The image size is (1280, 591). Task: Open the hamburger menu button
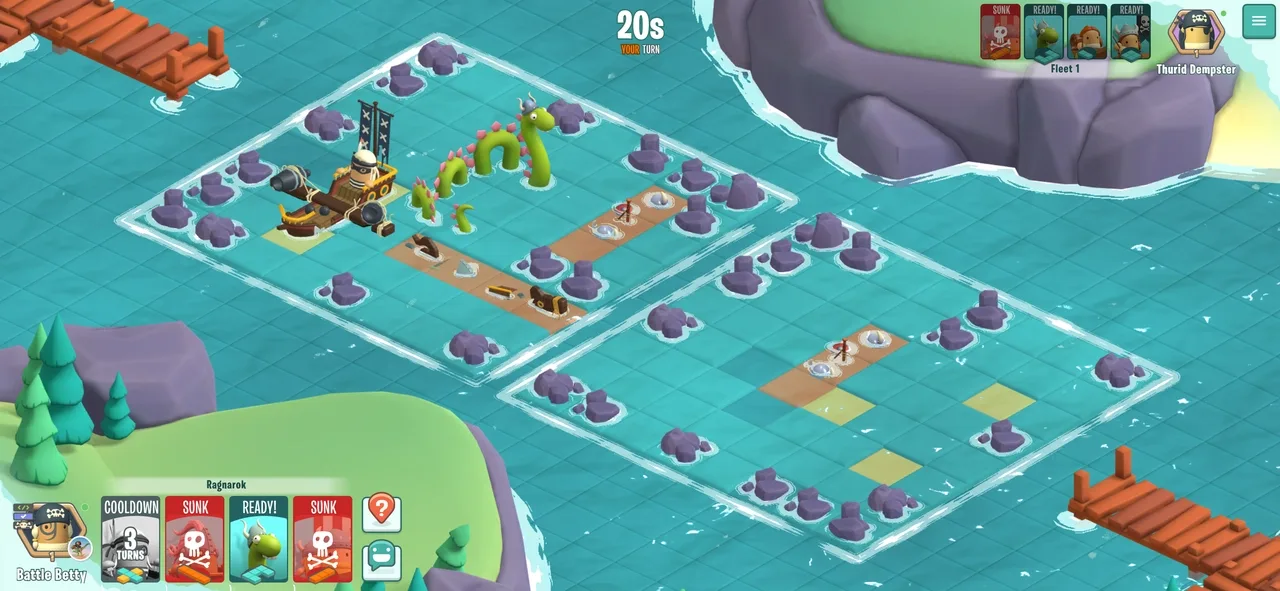point(1259,22)
